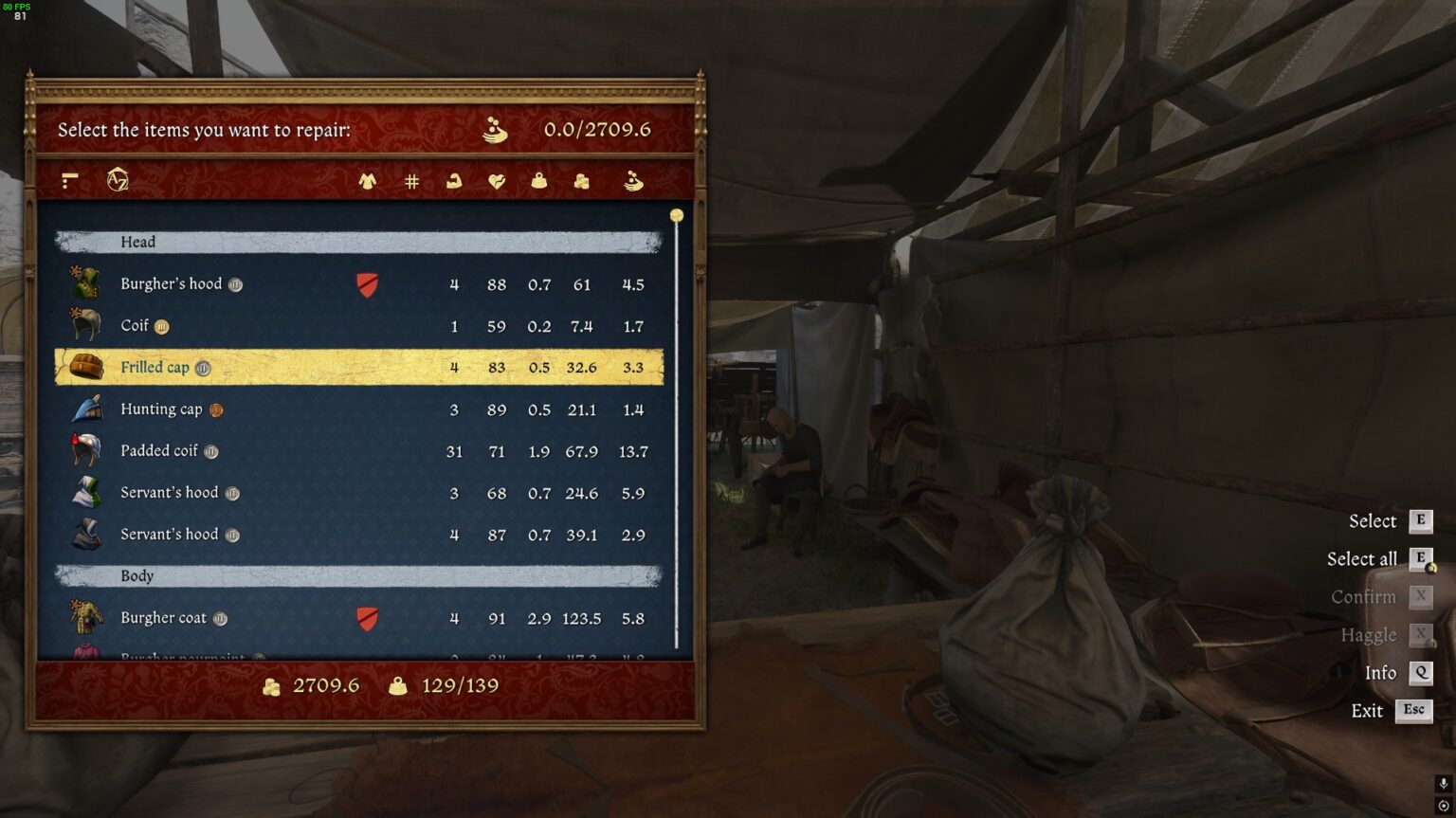Sort by the clothing type column icon
This screenshot has height=818, width=1456.
pos(370,181)
